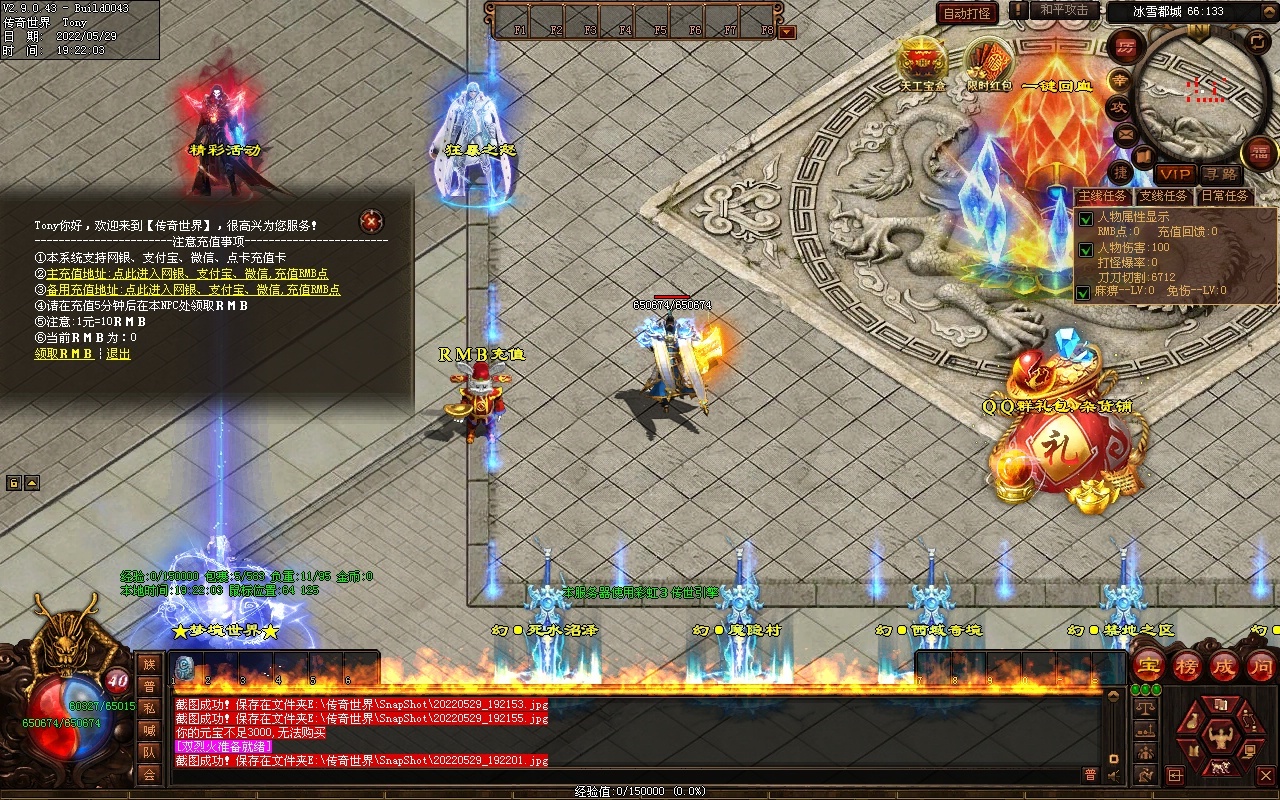The image size is (1280, 800).
Task: Close the recharge notice dialog
Action: (371, 221)
